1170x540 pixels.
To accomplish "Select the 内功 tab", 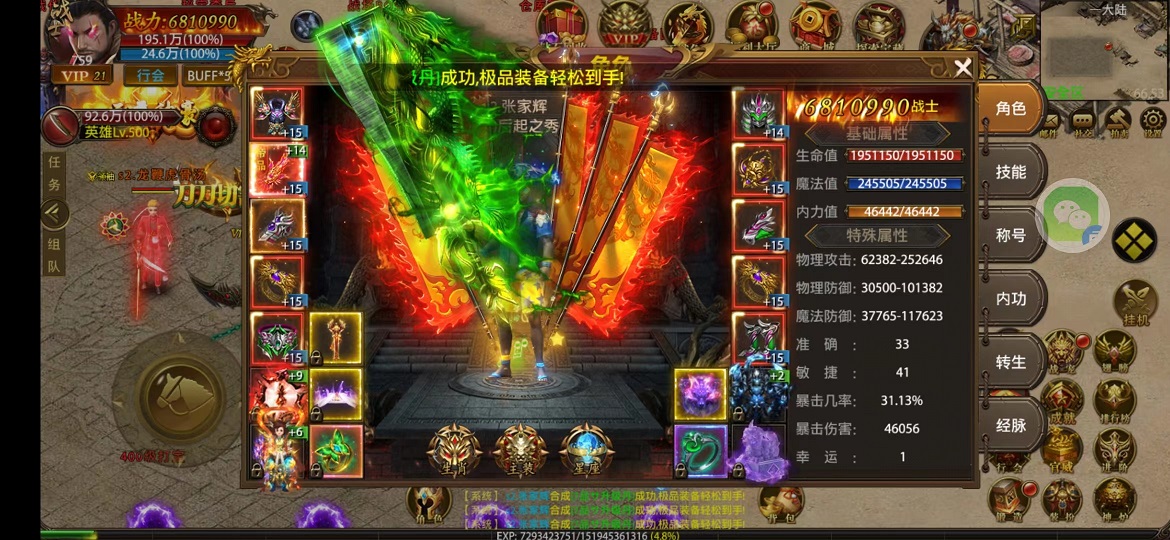I will pos(1011,299).
